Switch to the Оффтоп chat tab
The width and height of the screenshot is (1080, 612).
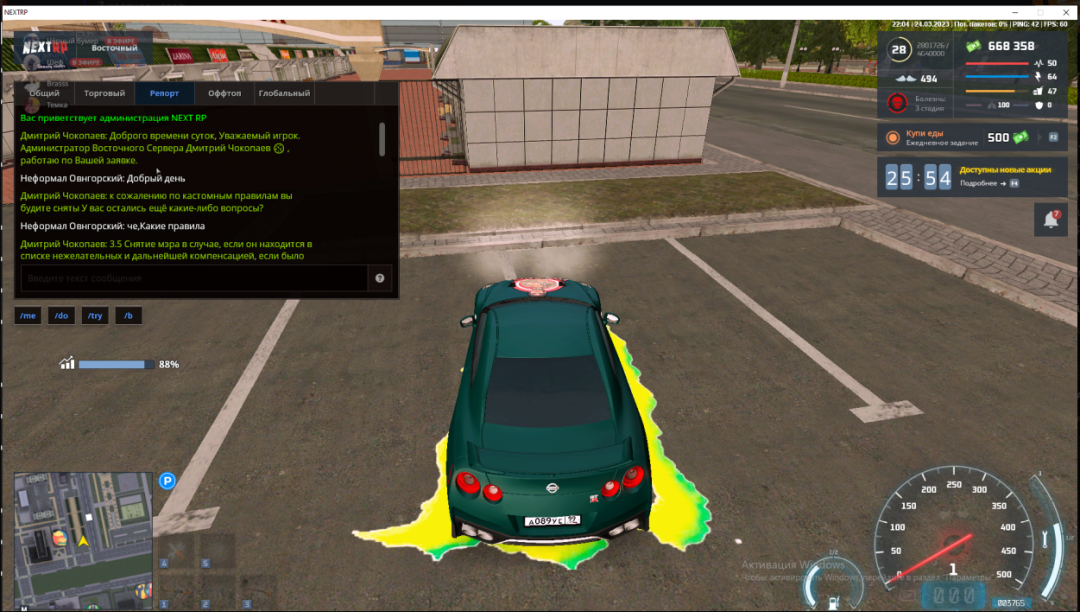224,93
